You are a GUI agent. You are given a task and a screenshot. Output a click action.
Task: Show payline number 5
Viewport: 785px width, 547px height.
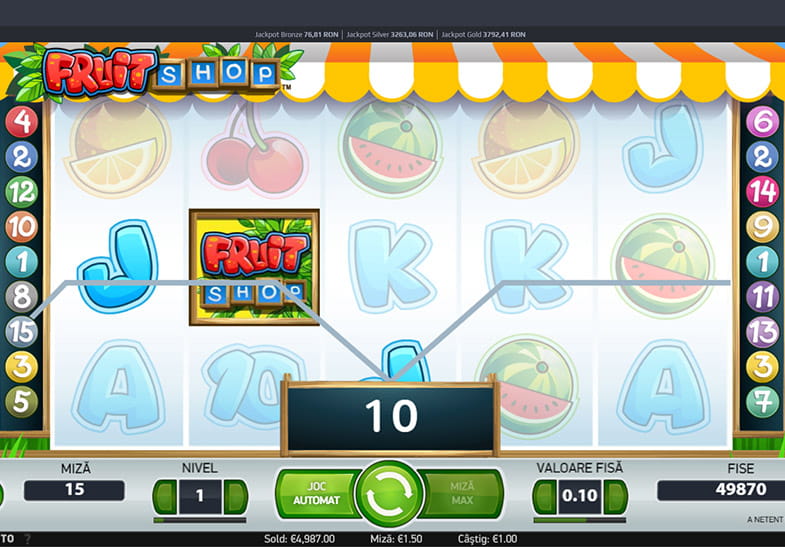point(21,401)
